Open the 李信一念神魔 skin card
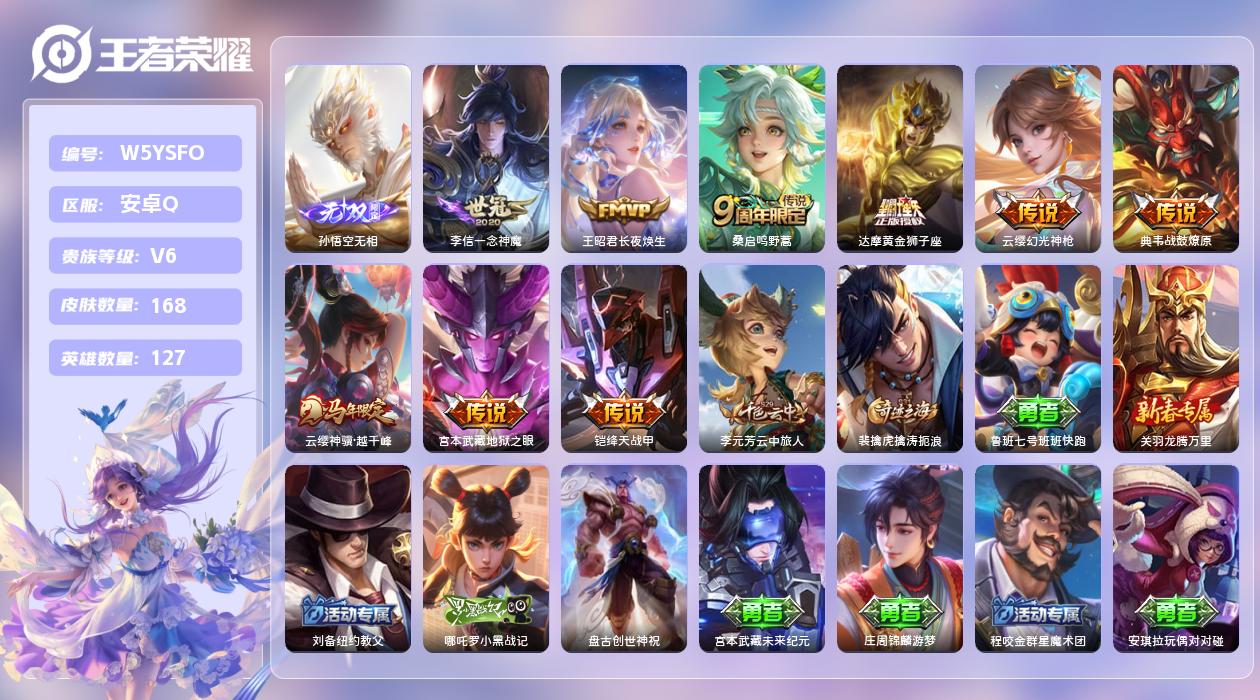The height and width of the screenshot is (700, 1260). click(x=485, y=158)
